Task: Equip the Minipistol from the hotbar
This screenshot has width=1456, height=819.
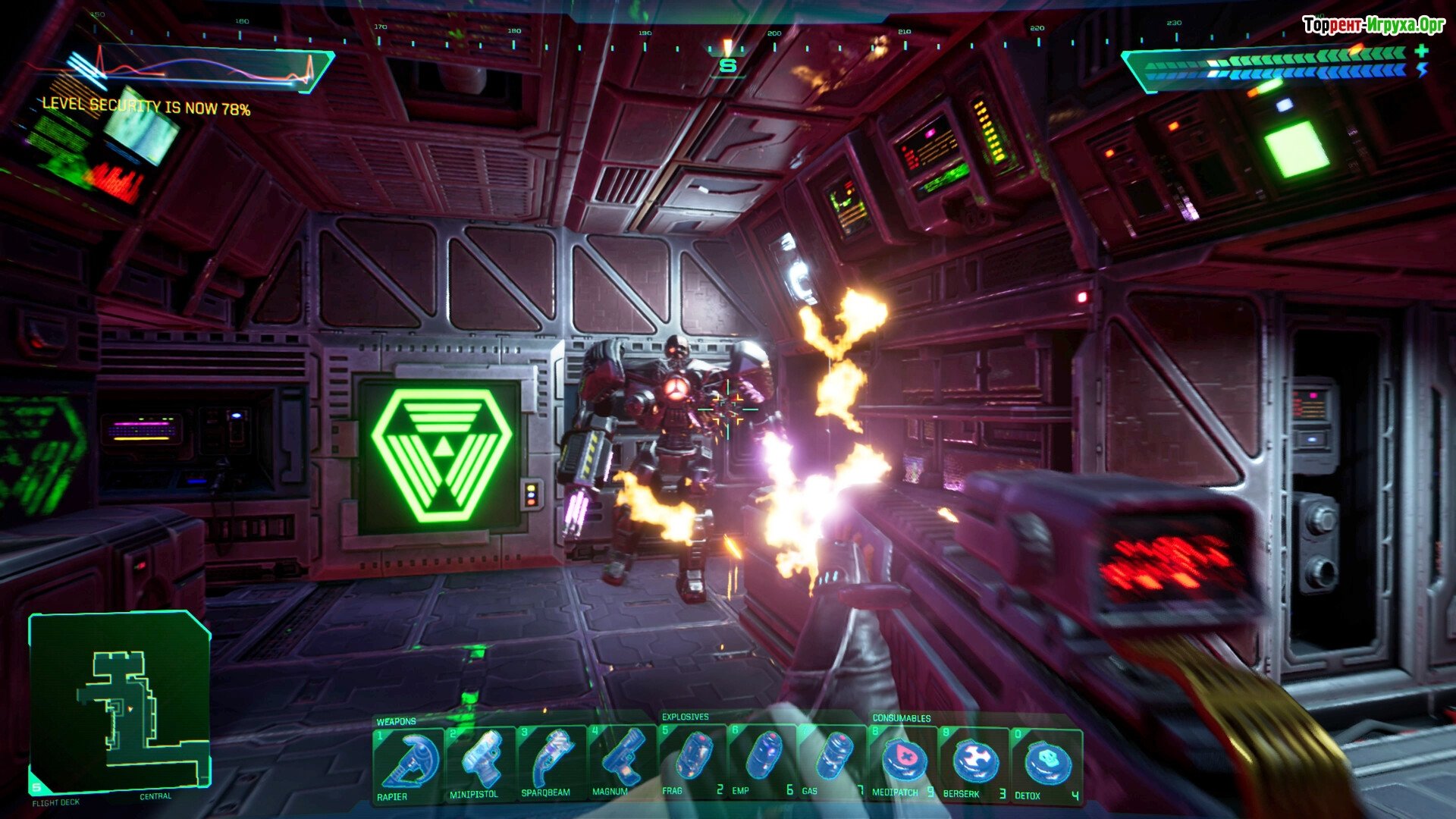Action: [480, 763]
